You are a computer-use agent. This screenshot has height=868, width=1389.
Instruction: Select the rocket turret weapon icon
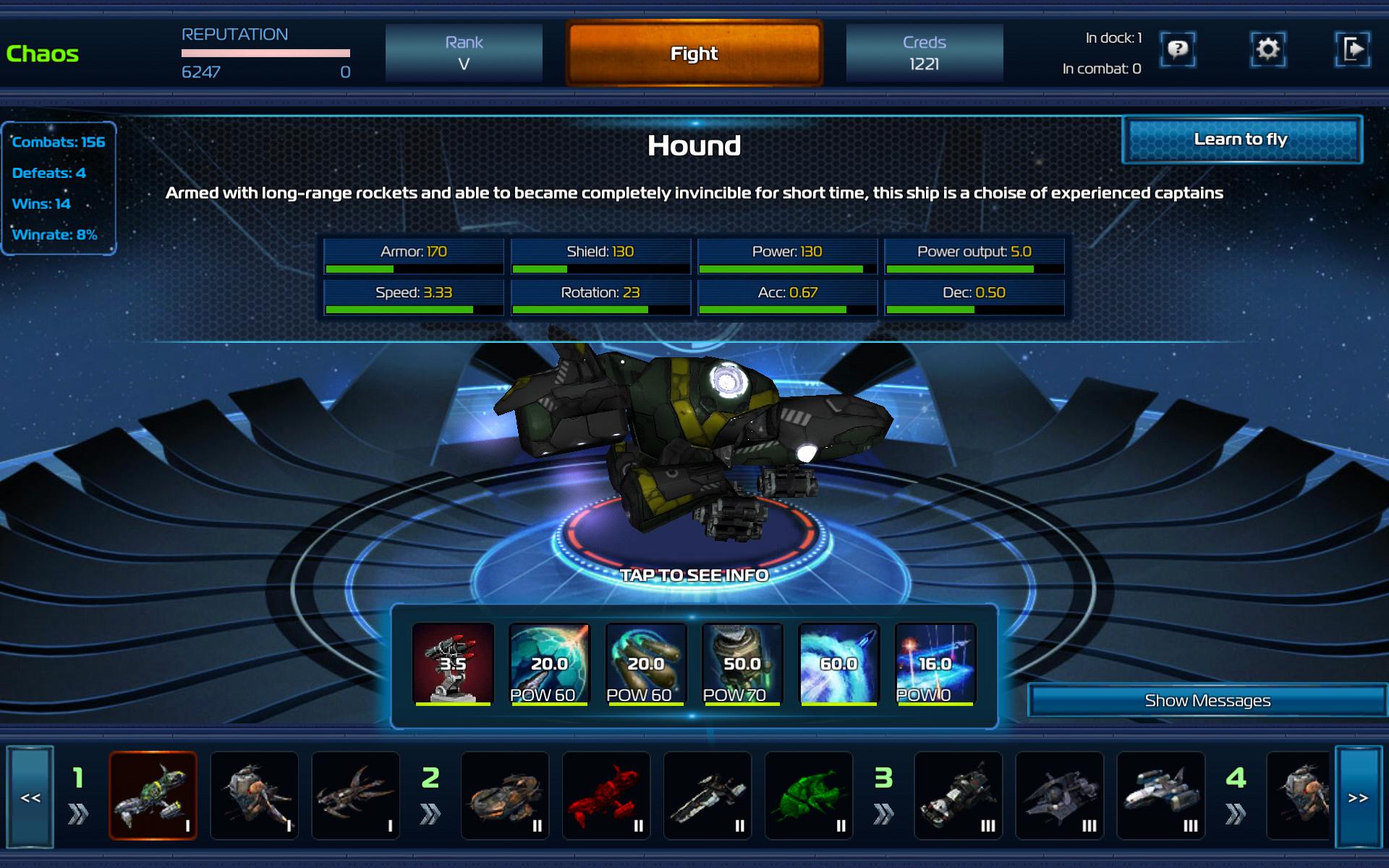[453, 663]
